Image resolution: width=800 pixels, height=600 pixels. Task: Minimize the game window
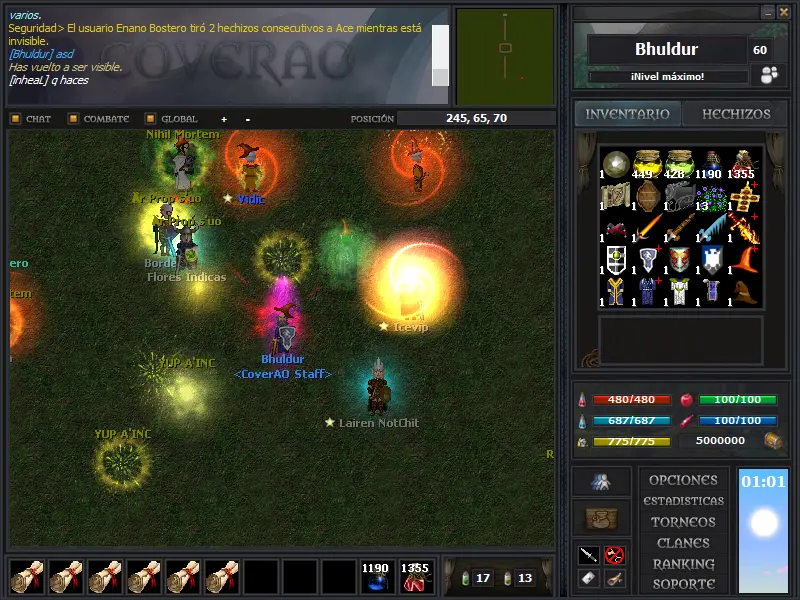coord(766,12)
